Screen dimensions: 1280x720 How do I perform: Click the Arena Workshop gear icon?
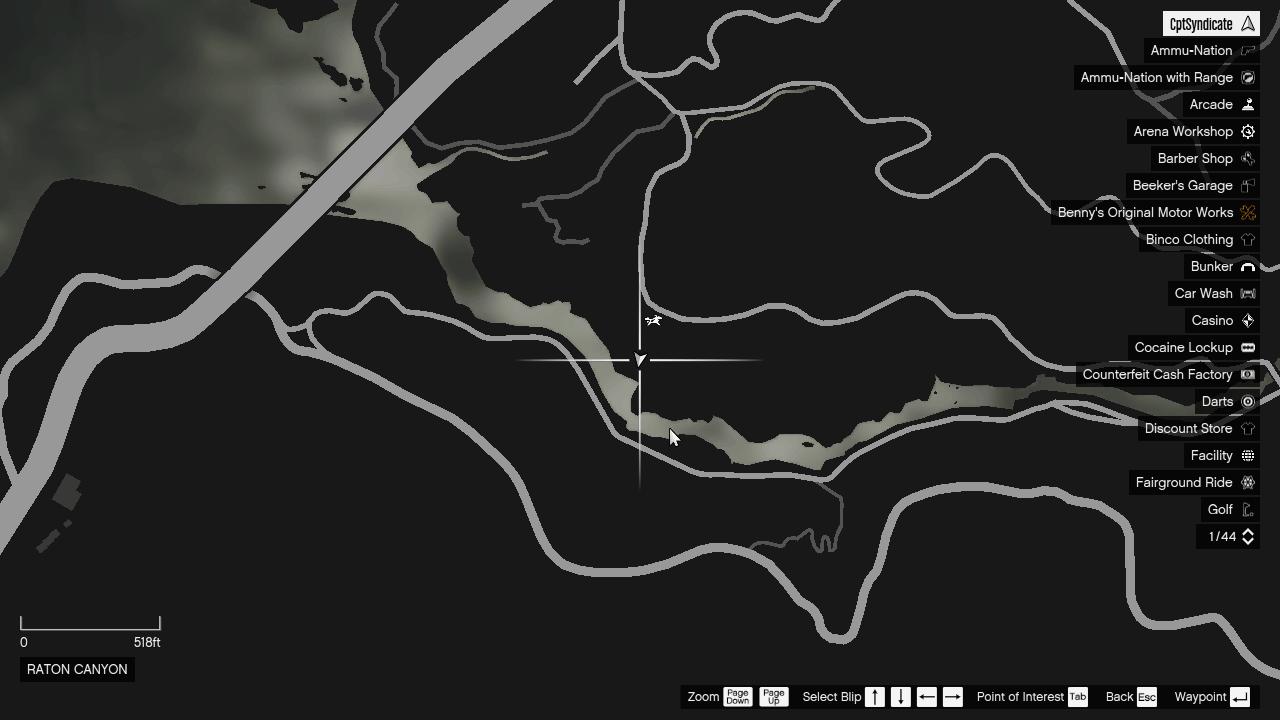click(1247, 131)
